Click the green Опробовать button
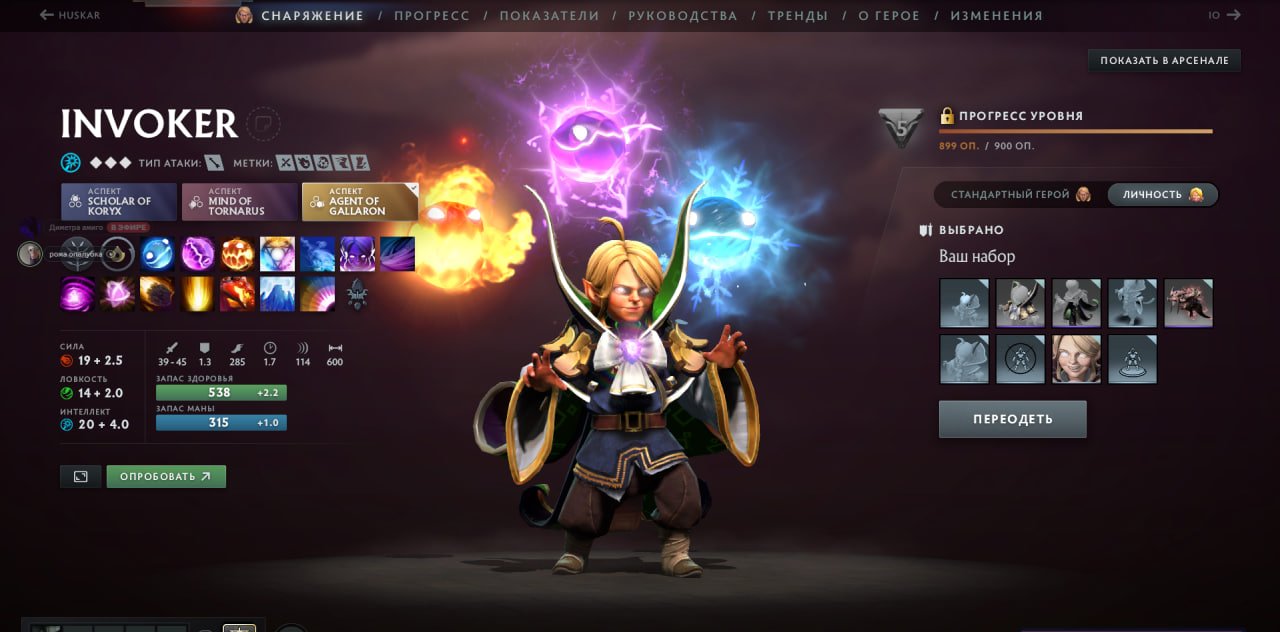The image size is (1280, 632). [166, 476]
